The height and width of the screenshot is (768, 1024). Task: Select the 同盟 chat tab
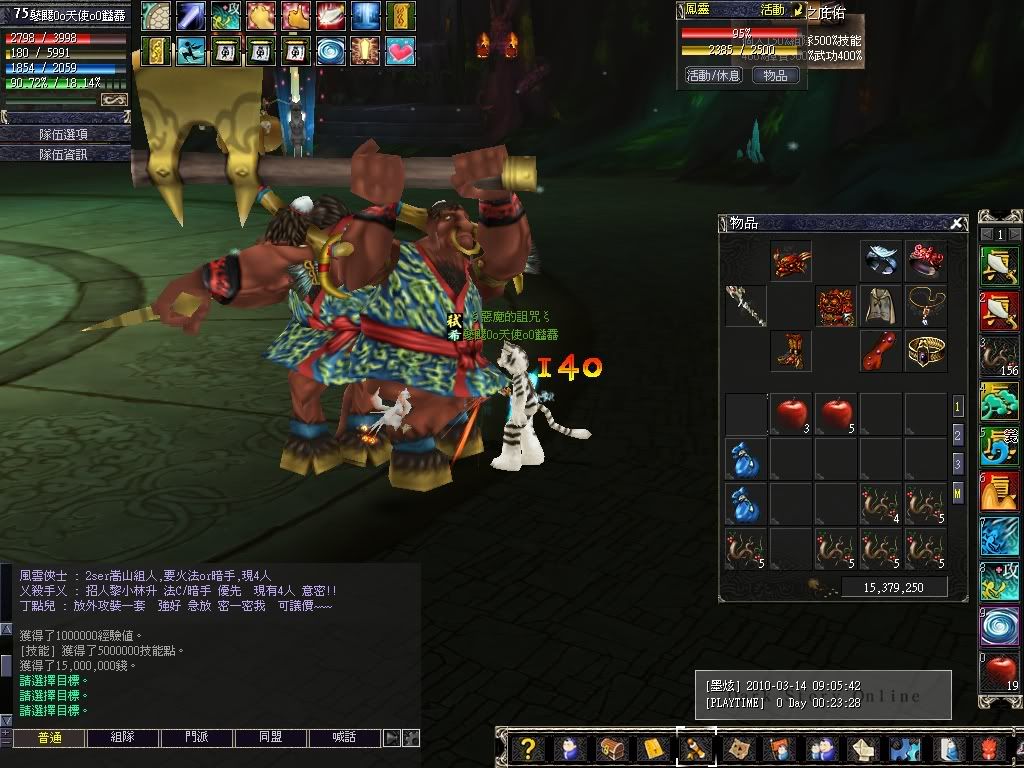[x=270, y=738]
